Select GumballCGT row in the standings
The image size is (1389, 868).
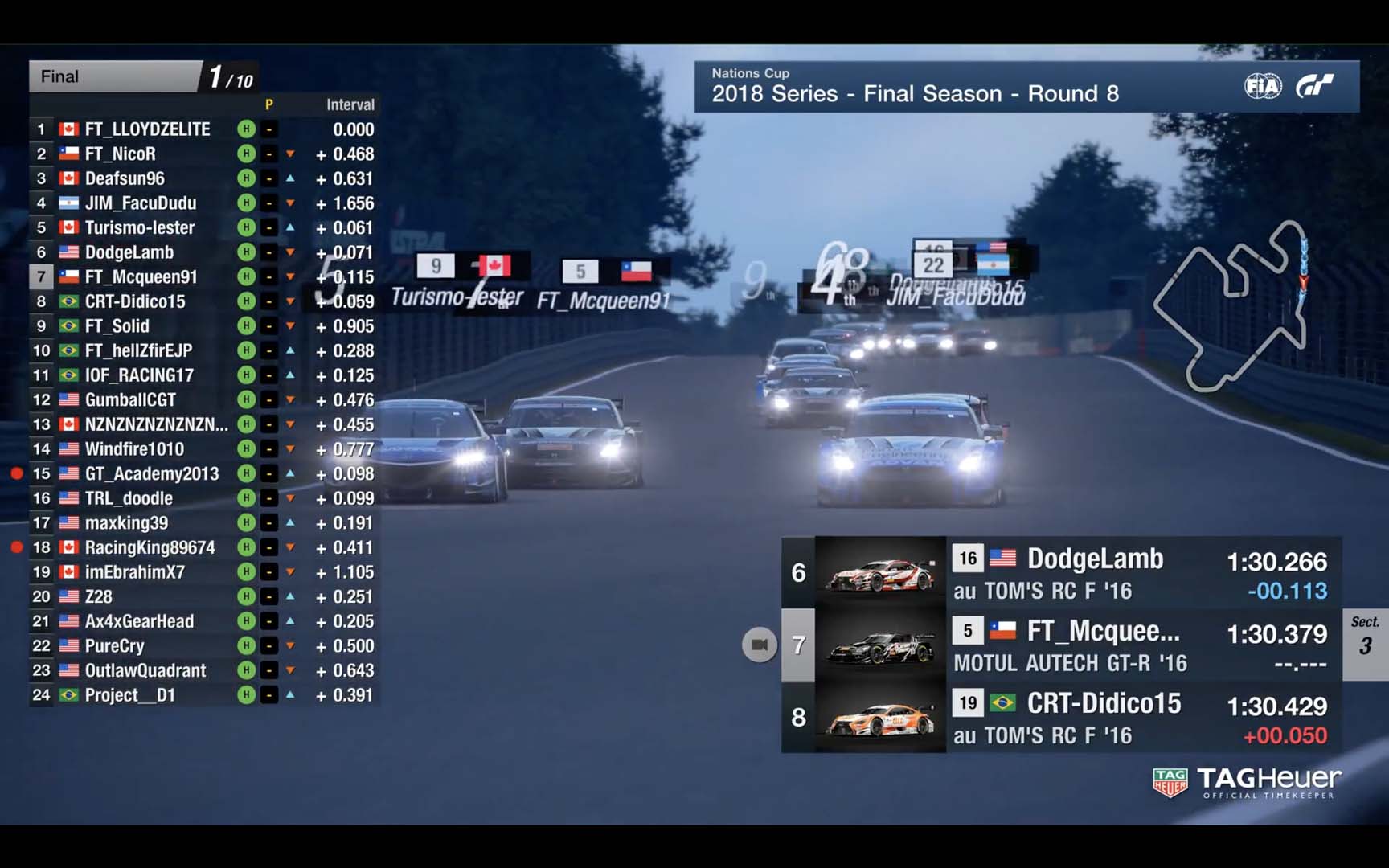(x=130, y=400)
